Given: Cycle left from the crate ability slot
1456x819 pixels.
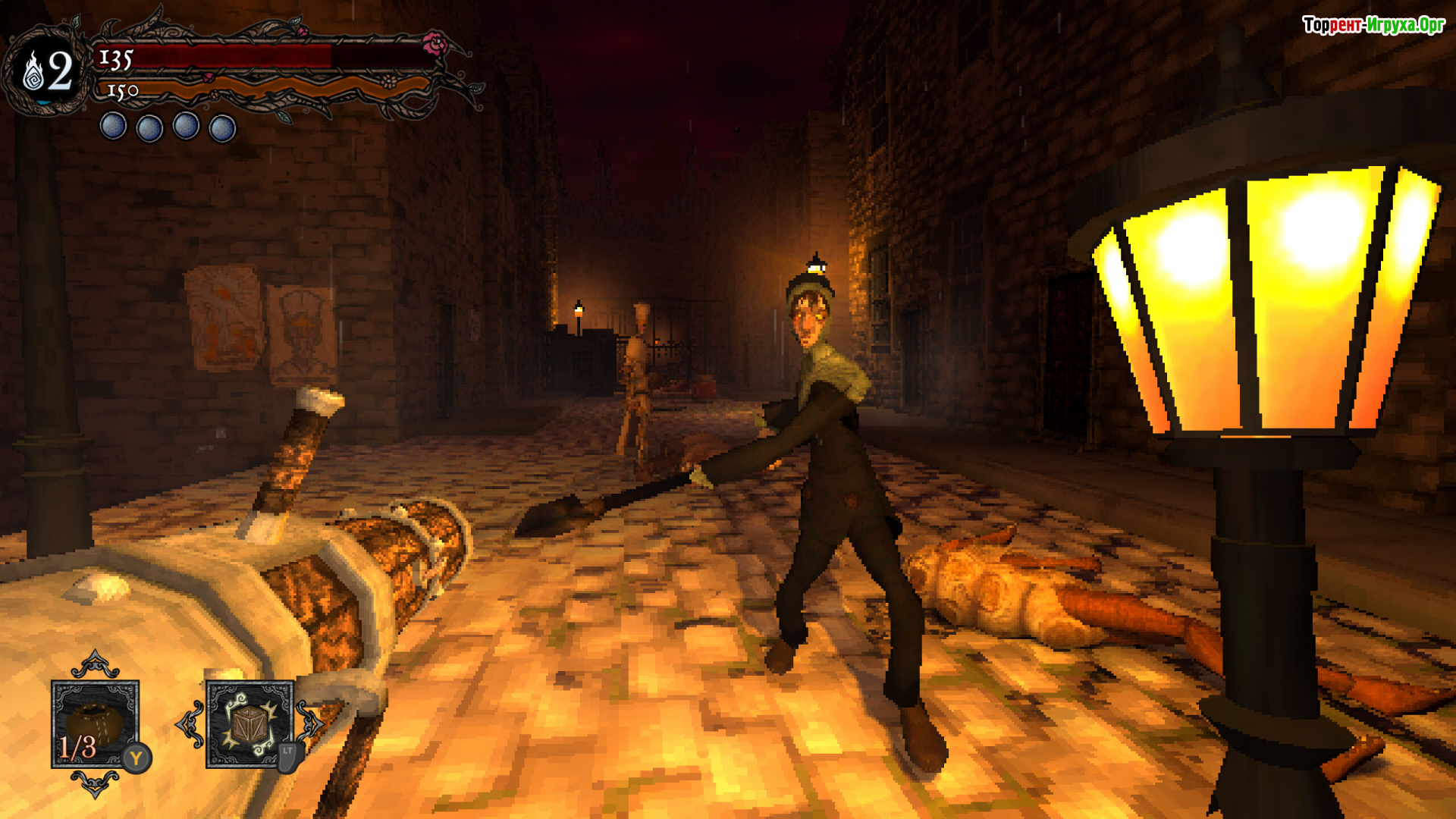Looking at the screenshot, I should point(190,724).
